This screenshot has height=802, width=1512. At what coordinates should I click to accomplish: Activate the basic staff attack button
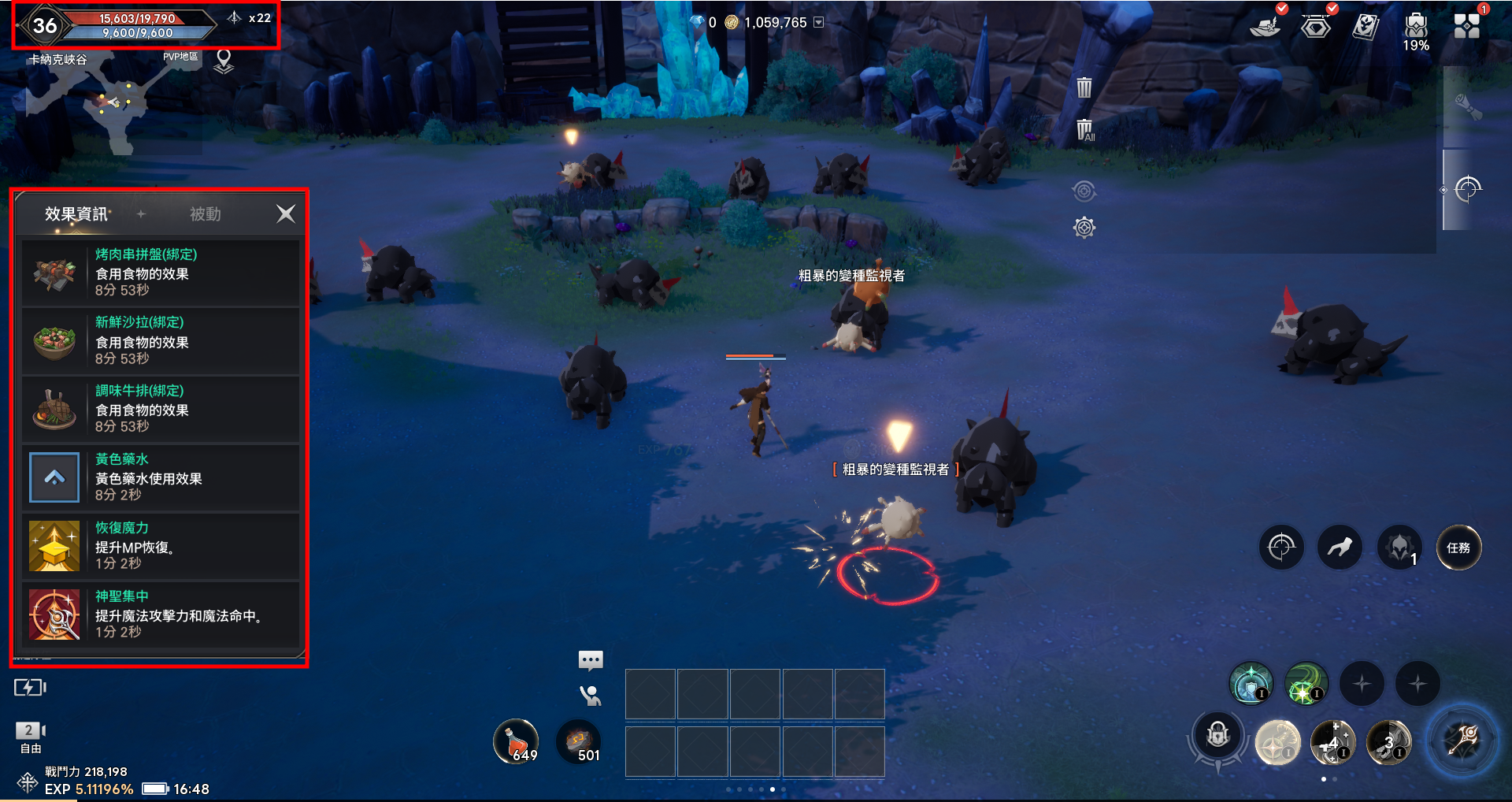(x=1463, y=741)
